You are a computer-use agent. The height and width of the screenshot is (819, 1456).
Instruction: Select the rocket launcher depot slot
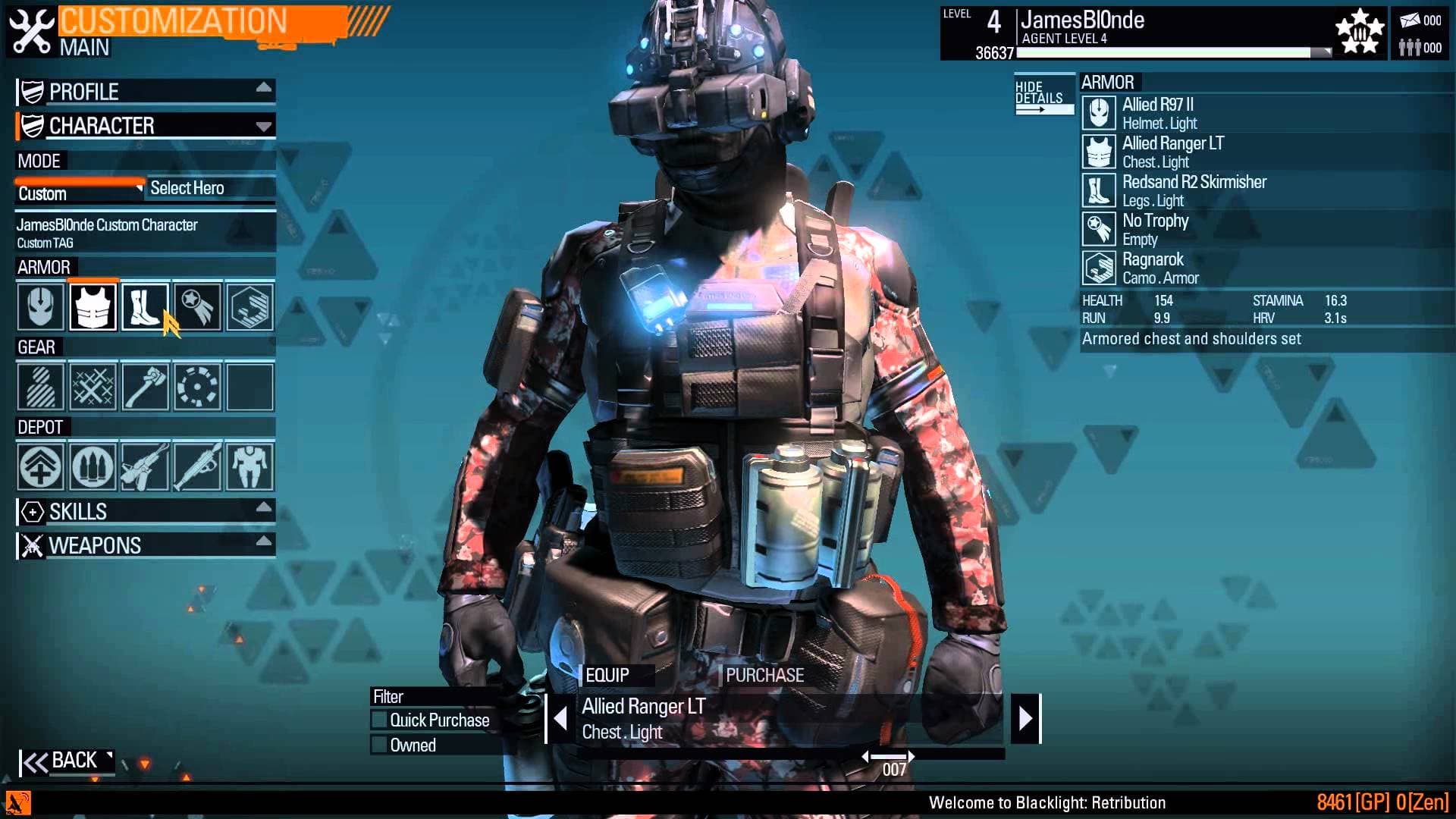coord(196,468)
